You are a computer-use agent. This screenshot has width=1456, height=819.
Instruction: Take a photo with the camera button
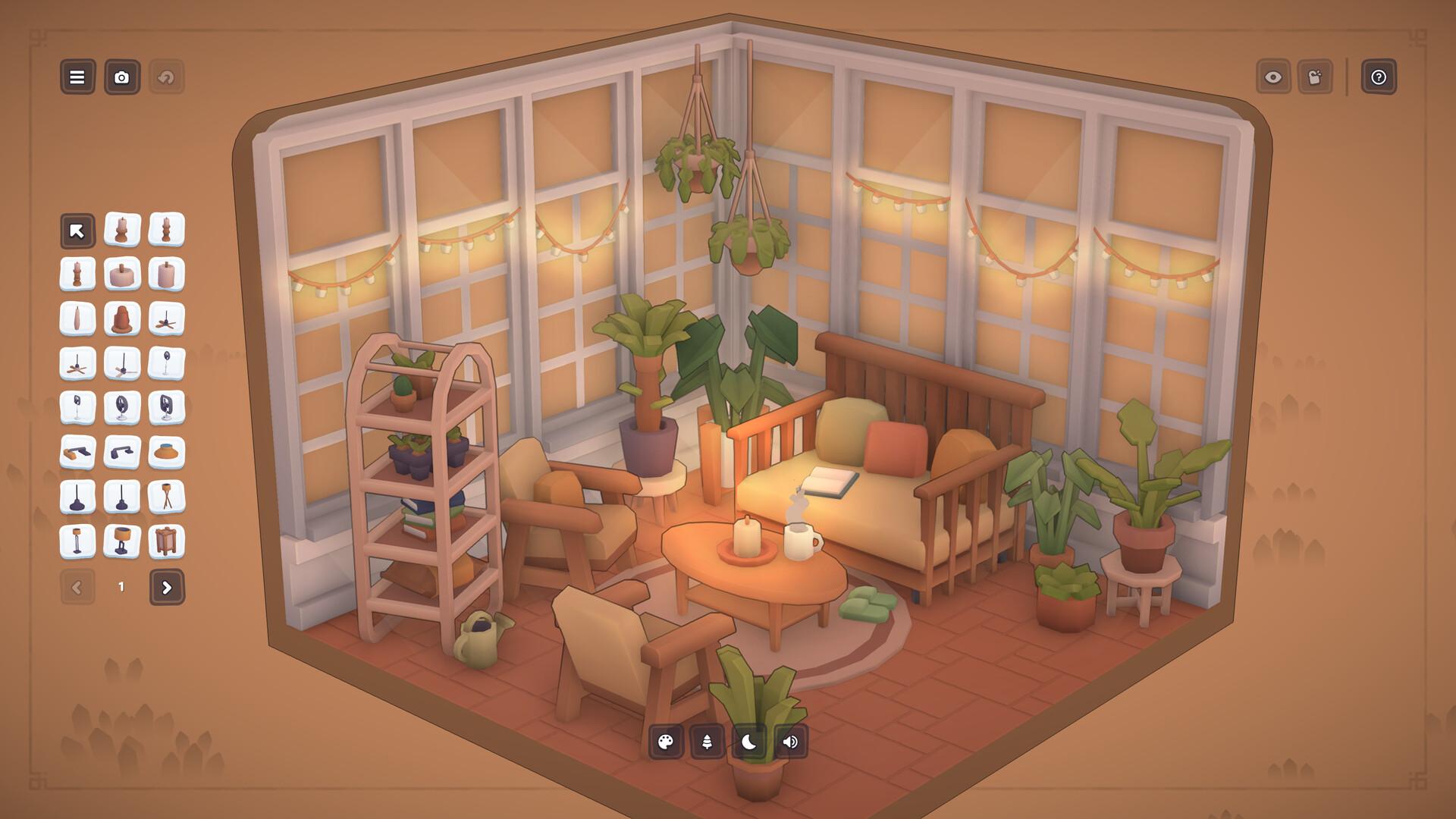(121, 77)
